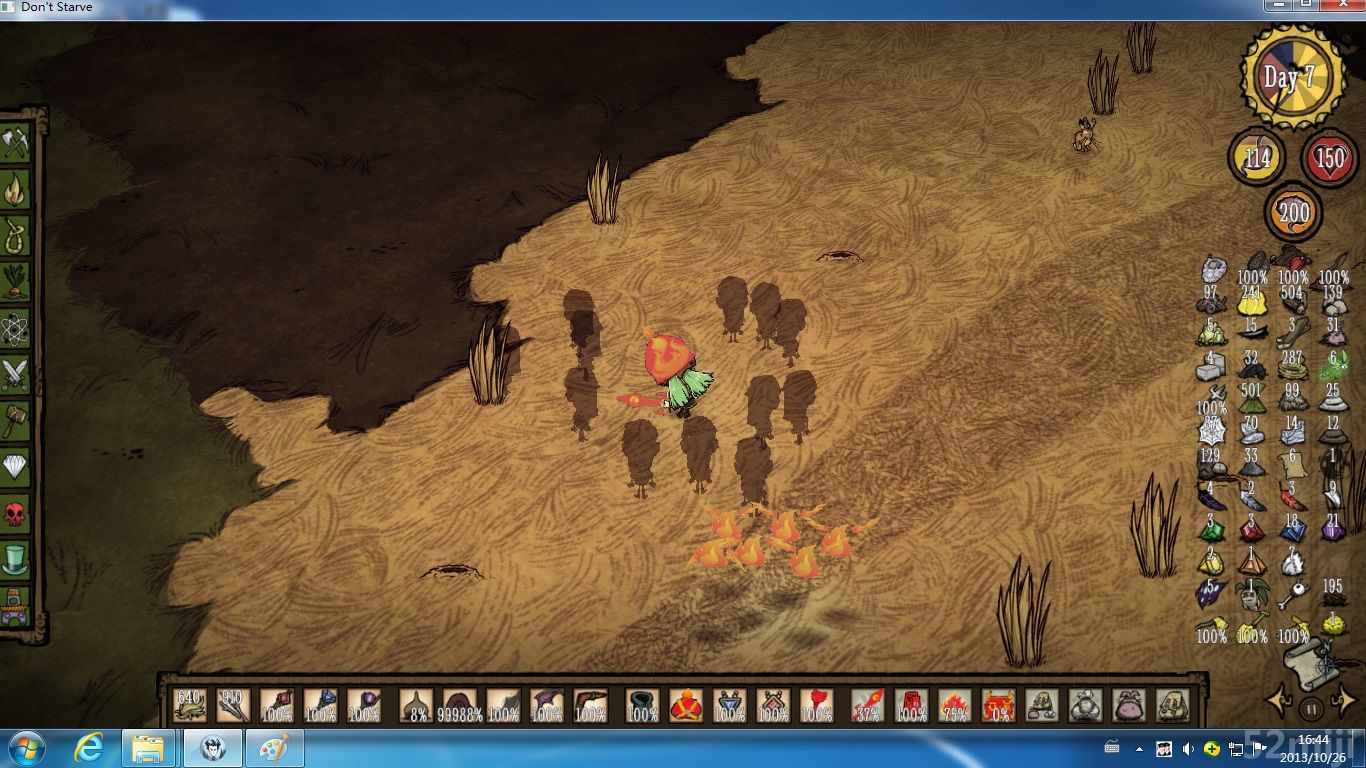Switch to the Dress top hat tab
Viewport: 1366px width, 768px height.
click(15, 559)
